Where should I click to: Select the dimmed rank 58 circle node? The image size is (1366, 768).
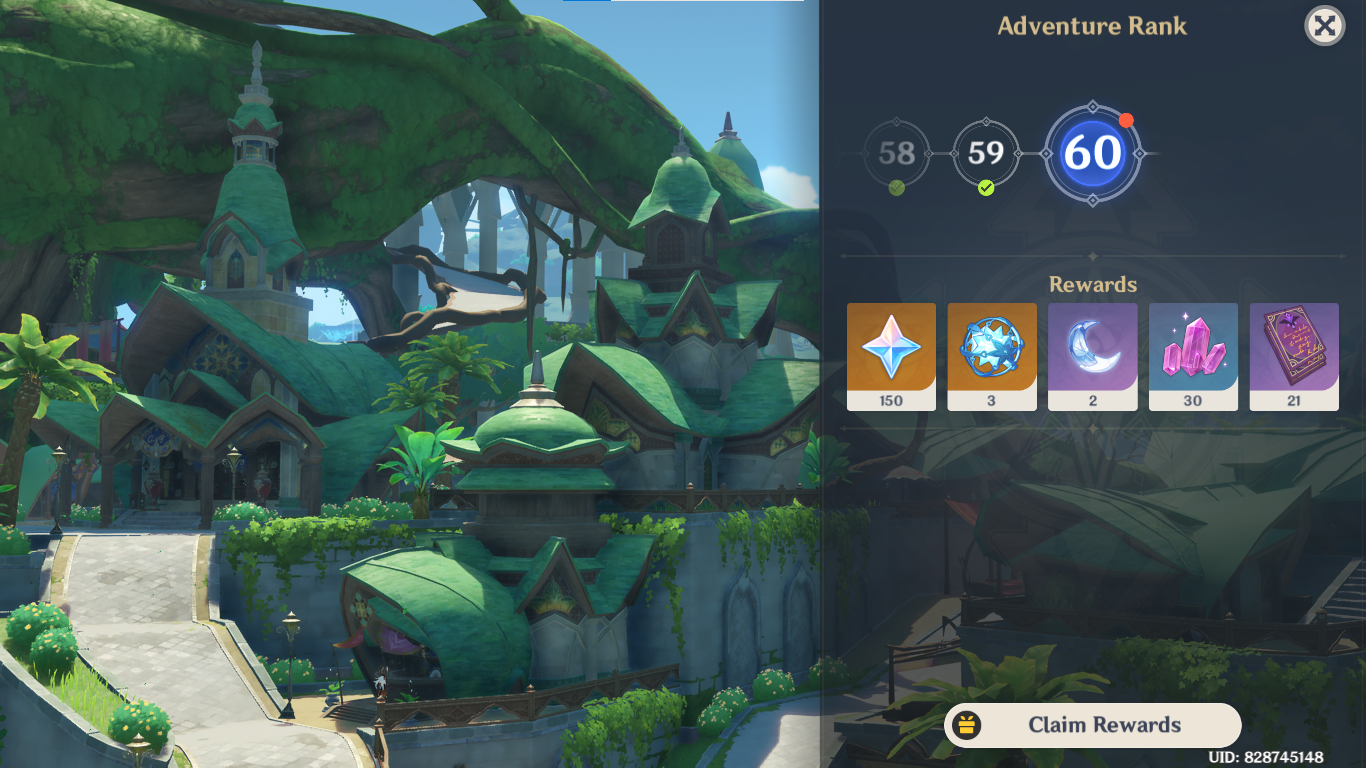coord(897,152)
